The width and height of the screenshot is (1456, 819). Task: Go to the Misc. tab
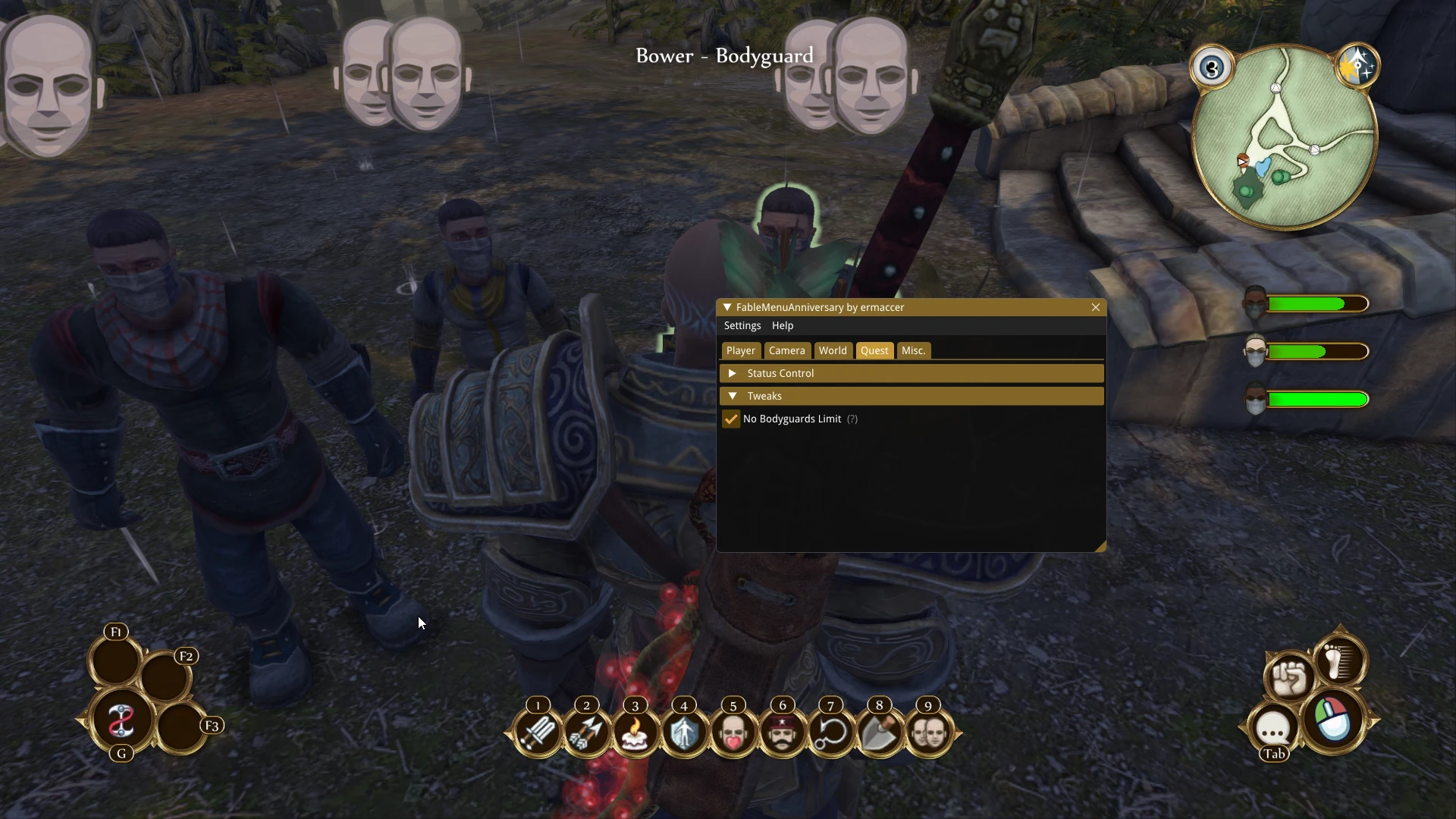tap(913, 350)
